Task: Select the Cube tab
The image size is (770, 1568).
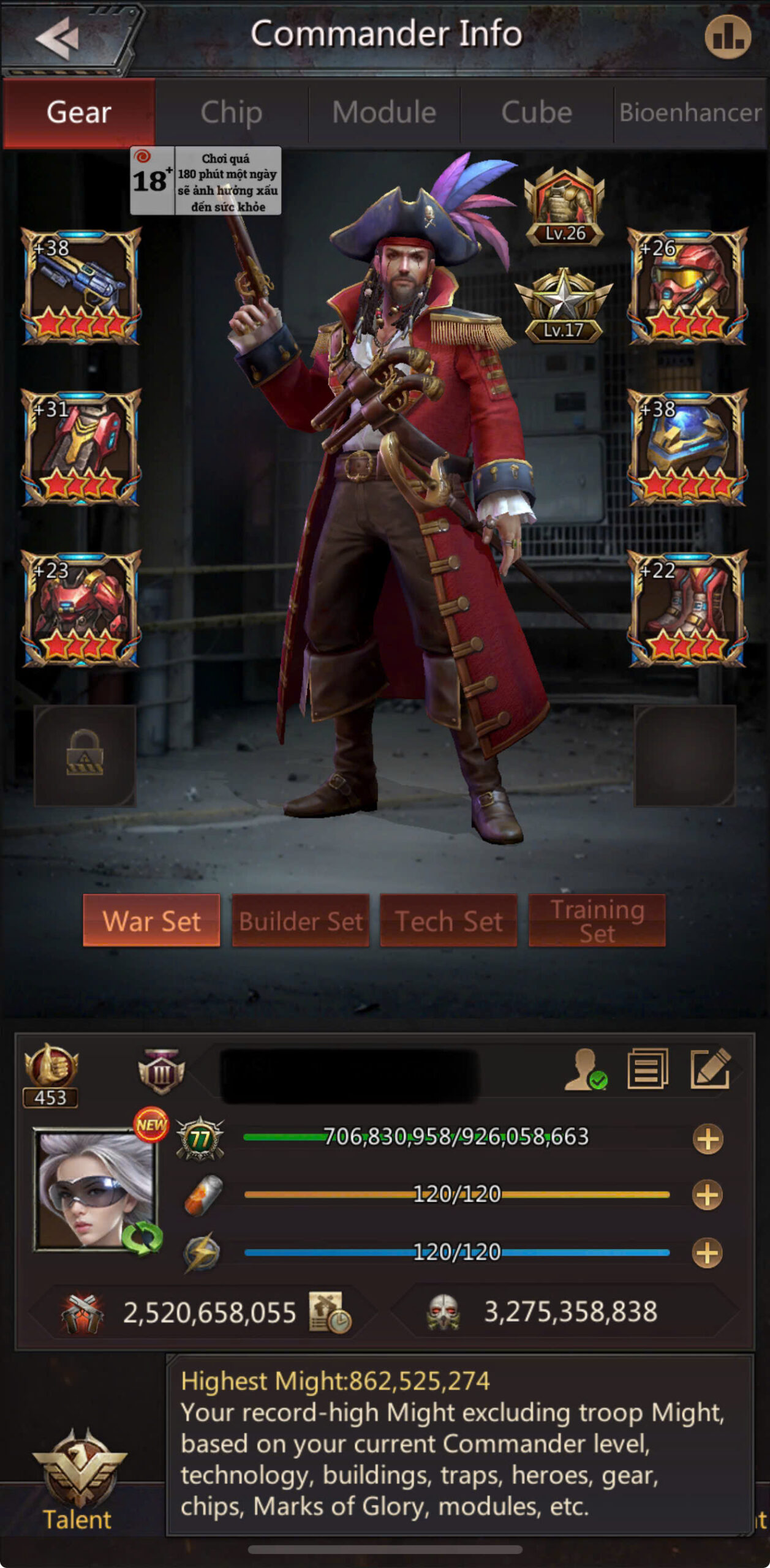Action: point(537,113)
